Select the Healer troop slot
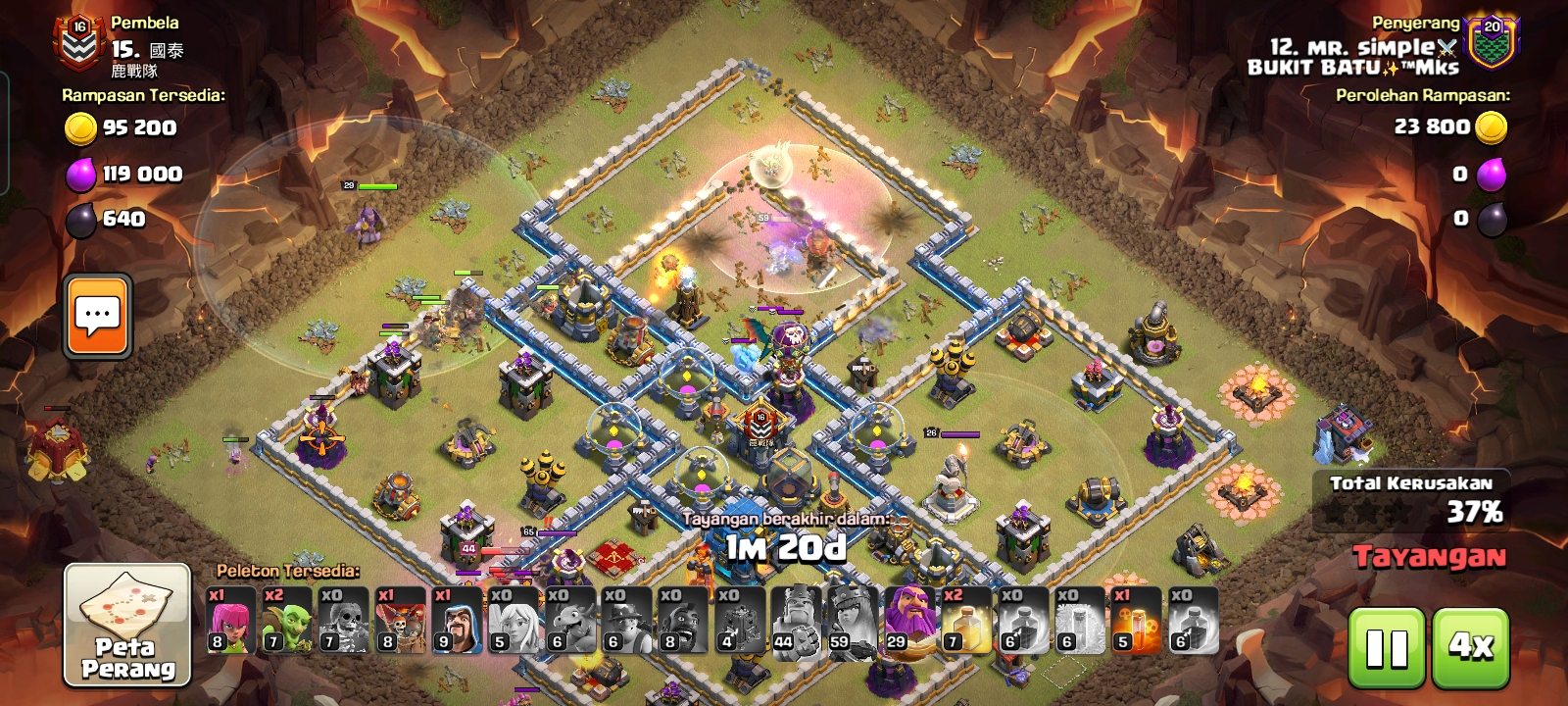Screen dimensions: 1568x706 pyautogui.click(x=514, y=621)
